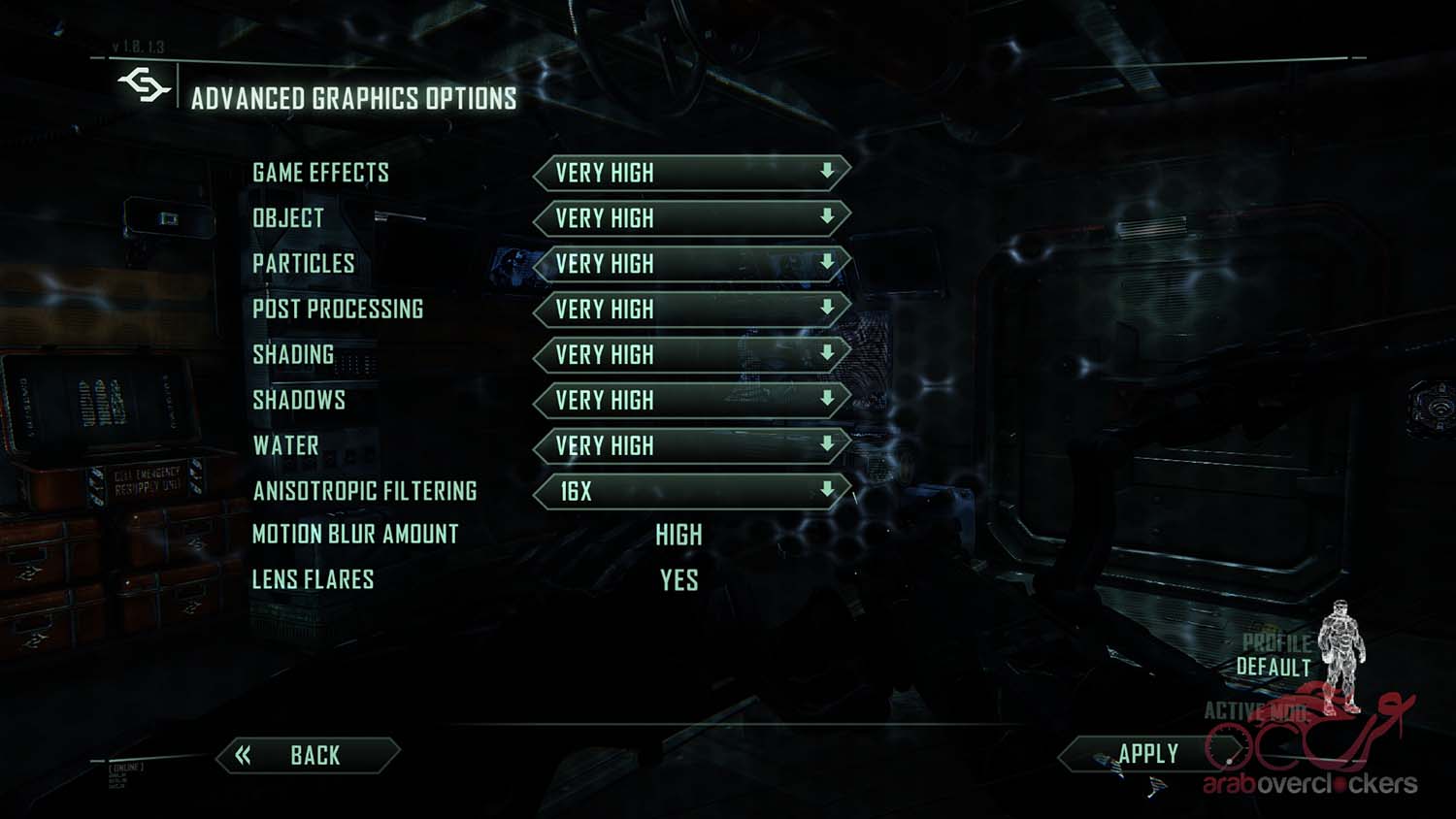Viewport: 1456px width, 819px height.
Task: Expand the Water quality dropdown
Action: coord(691,445)
